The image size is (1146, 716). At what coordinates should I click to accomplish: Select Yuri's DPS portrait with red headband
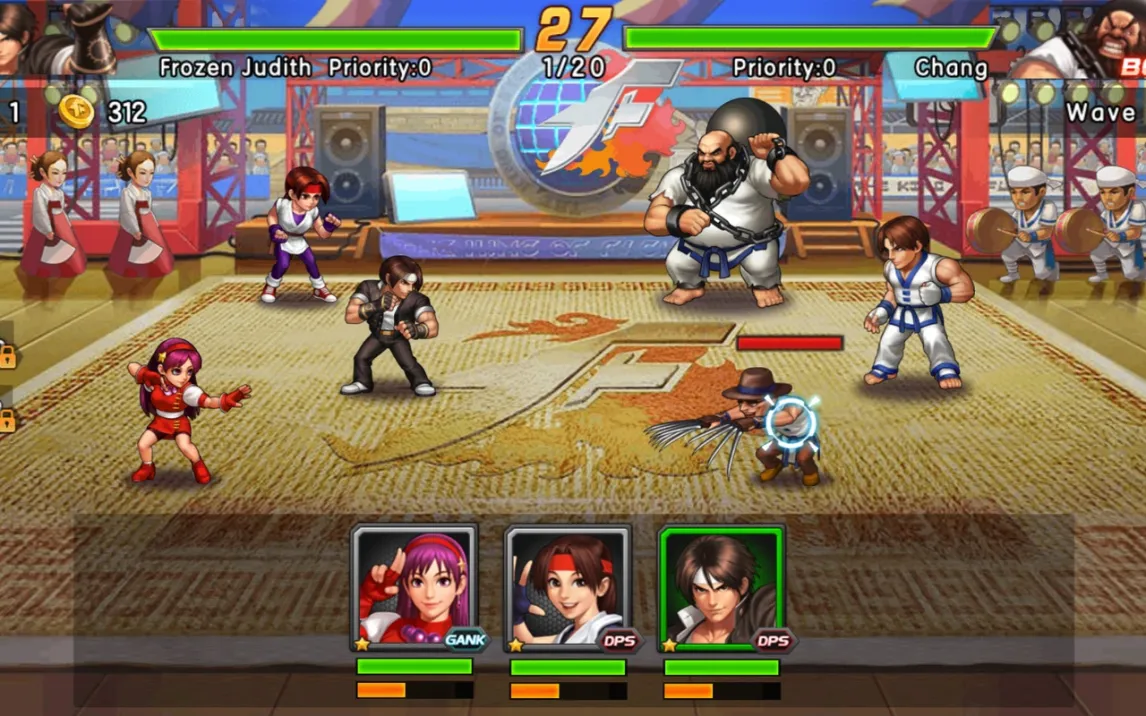(x=568, y=588)
